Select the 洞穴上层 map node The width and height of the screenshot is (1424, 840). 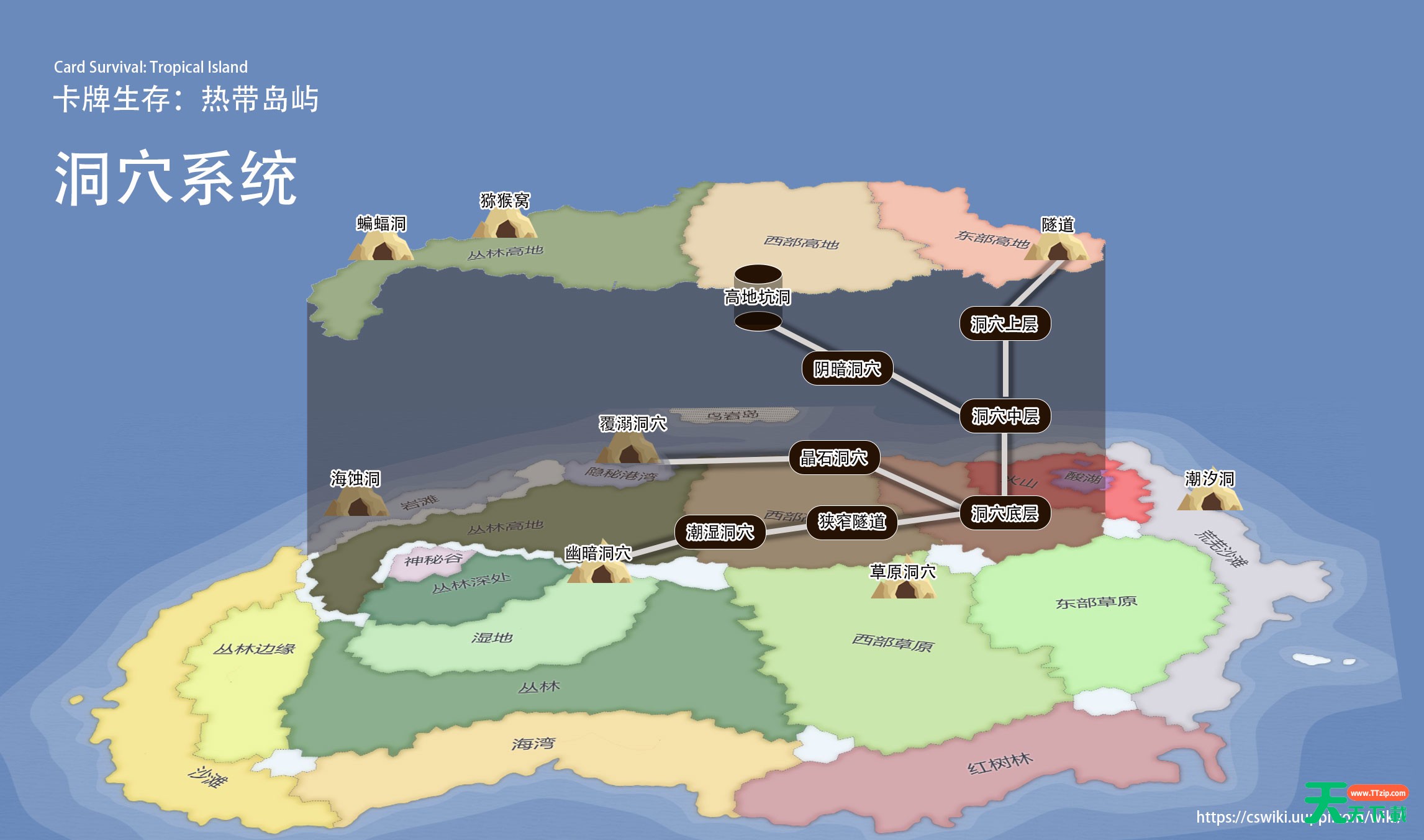[1004, 323]
